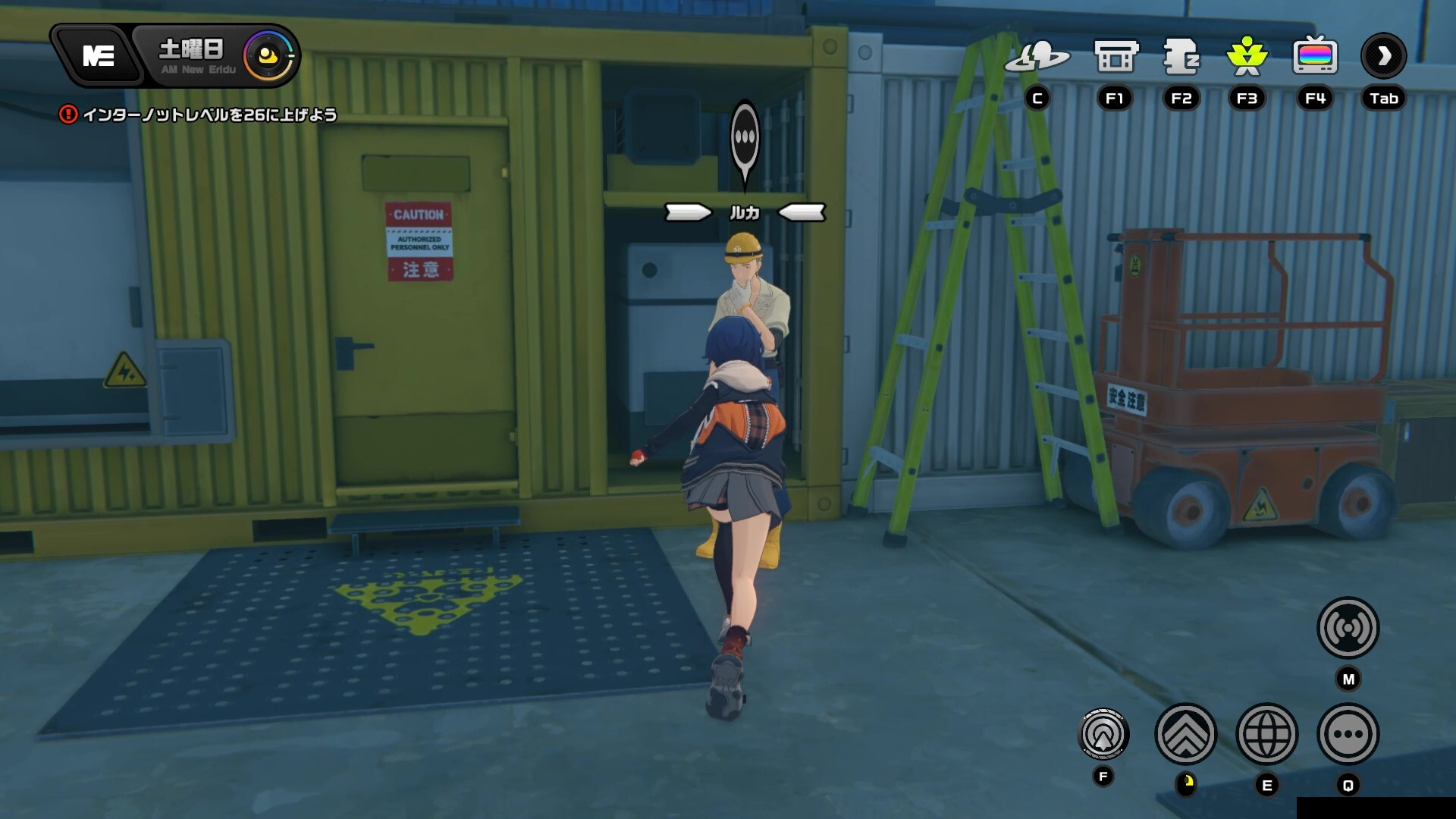The height and width of the screenshot is (819, 1456).
Task: Open the sleeping Z icon menu
Action: pyautogui.click(x=1181, y=57)
